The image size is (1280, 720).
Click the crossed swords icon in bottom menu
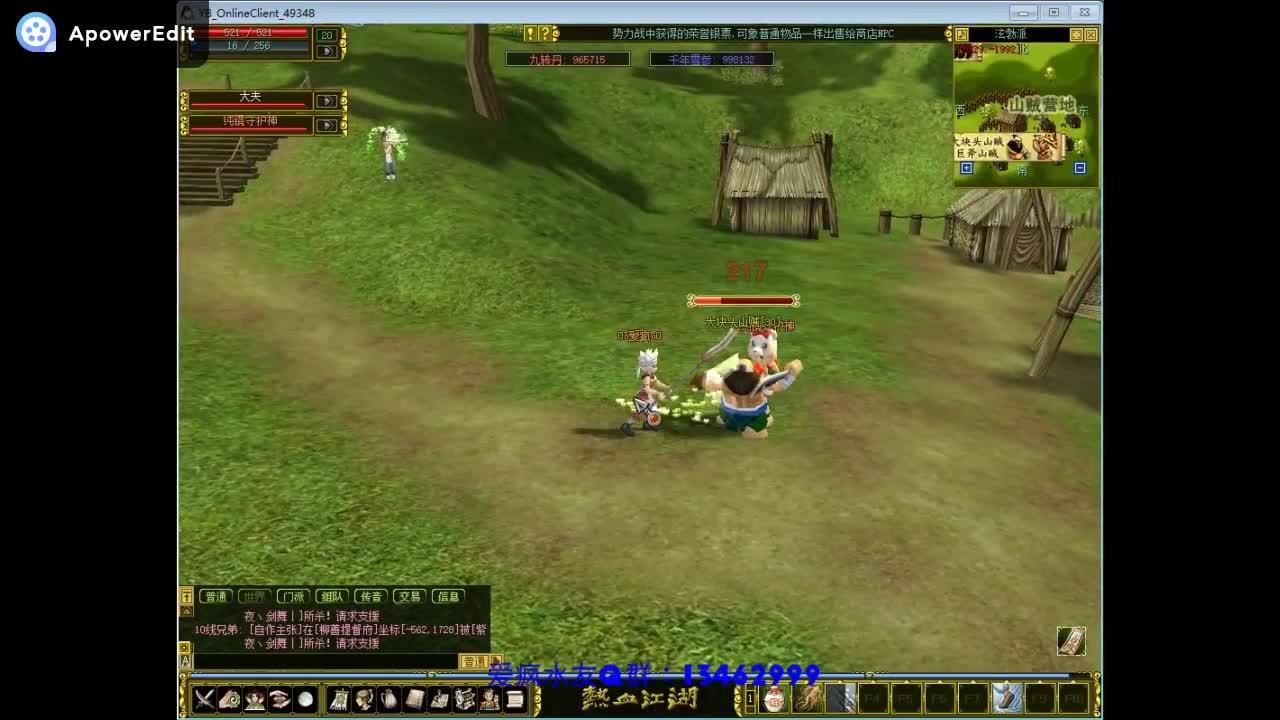pos(205,699)
